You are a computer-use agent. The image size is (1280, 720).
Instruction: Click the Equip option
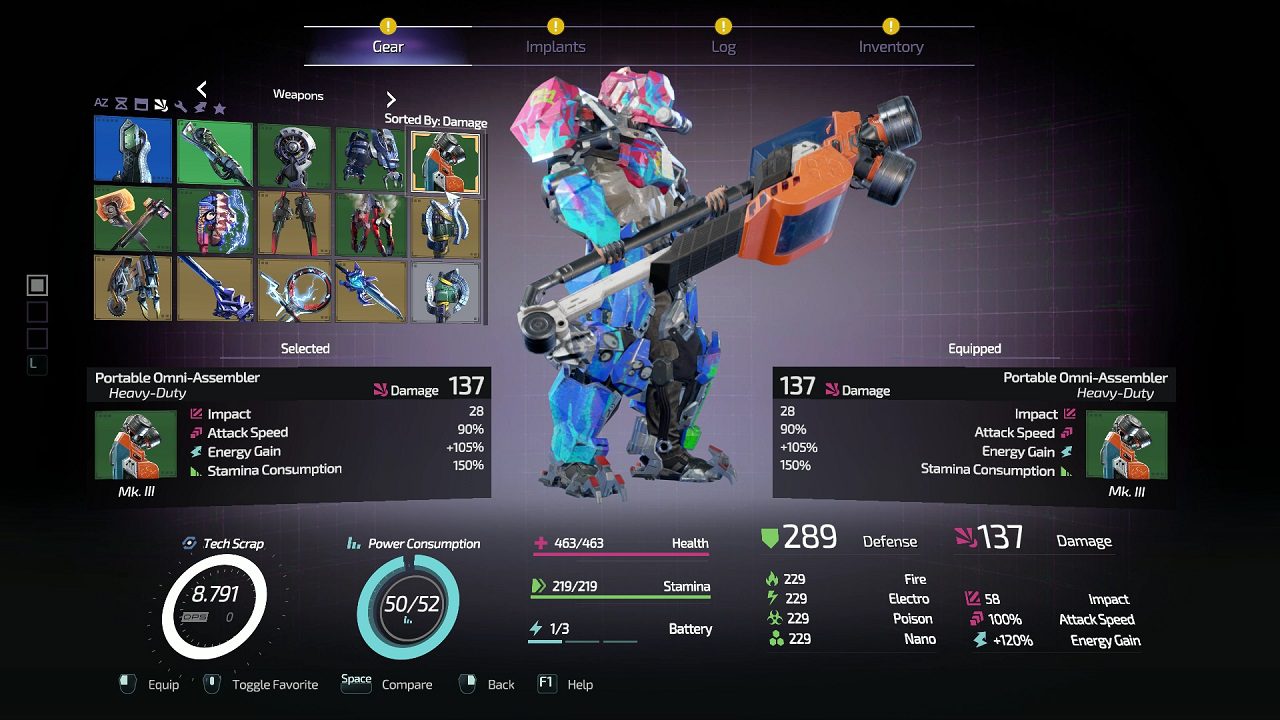click(150, 684)
